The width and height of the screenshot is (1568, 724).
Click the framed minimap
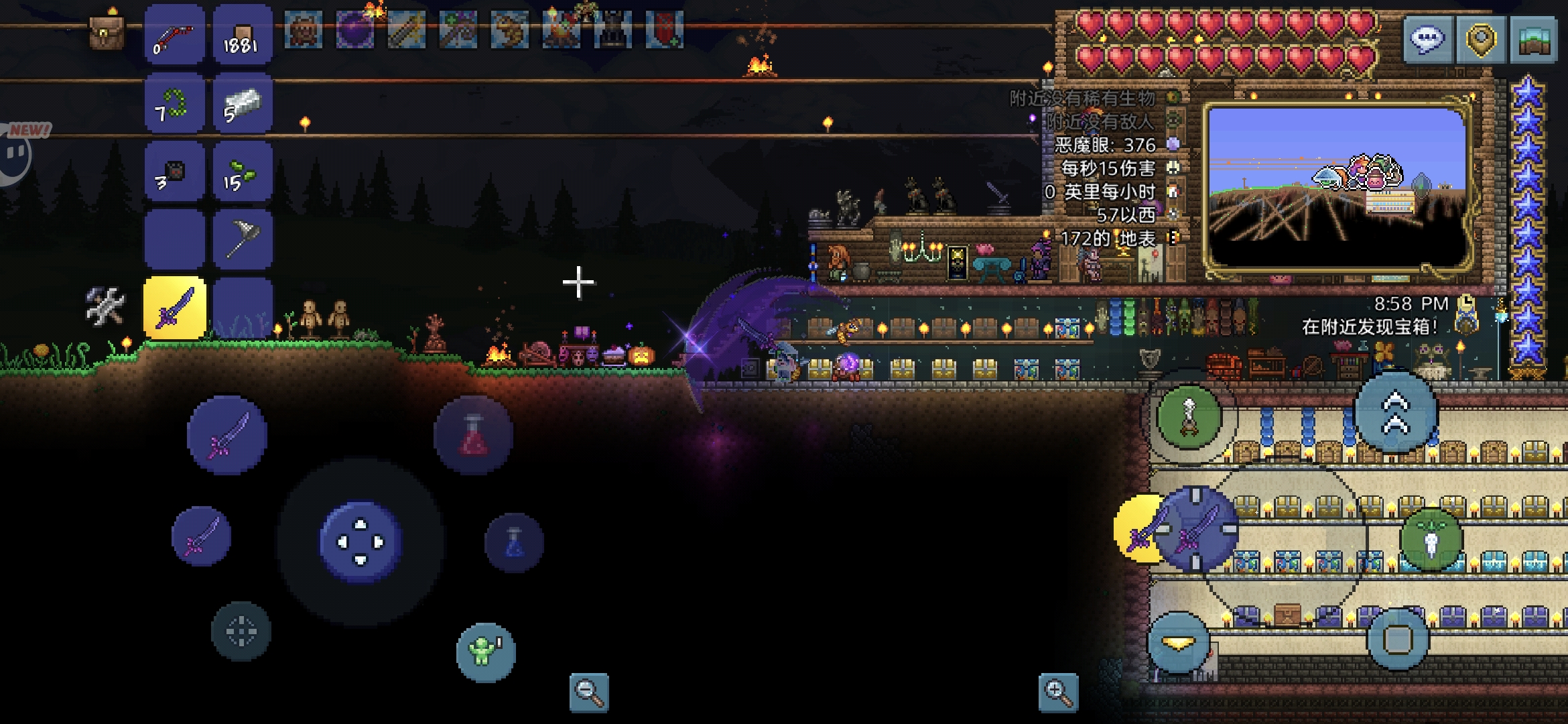point(1337,186)
